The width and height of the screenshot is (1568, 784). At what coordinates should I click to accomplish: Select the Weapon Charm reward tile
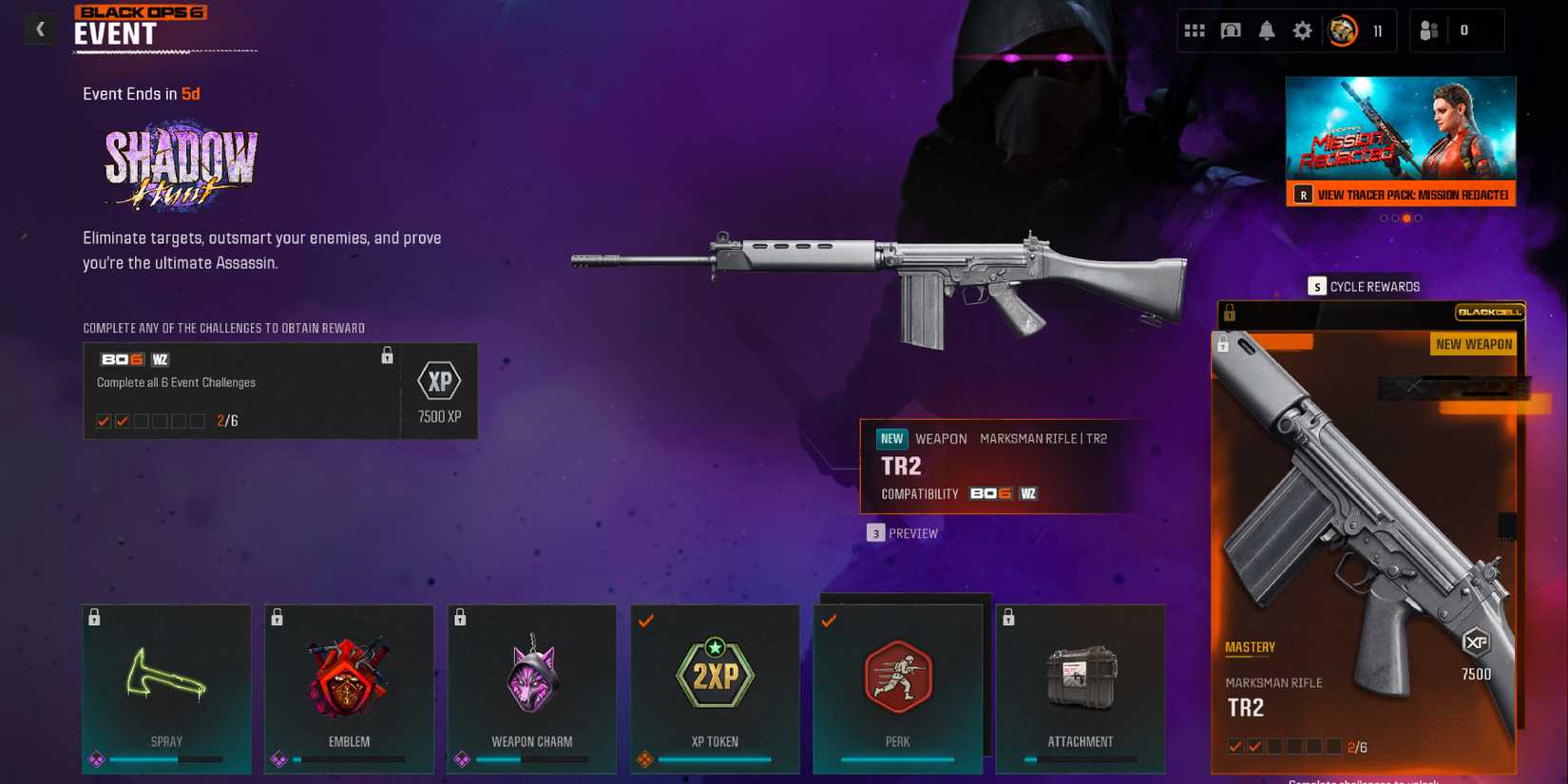pyautogui.click(x=532, y=689)
